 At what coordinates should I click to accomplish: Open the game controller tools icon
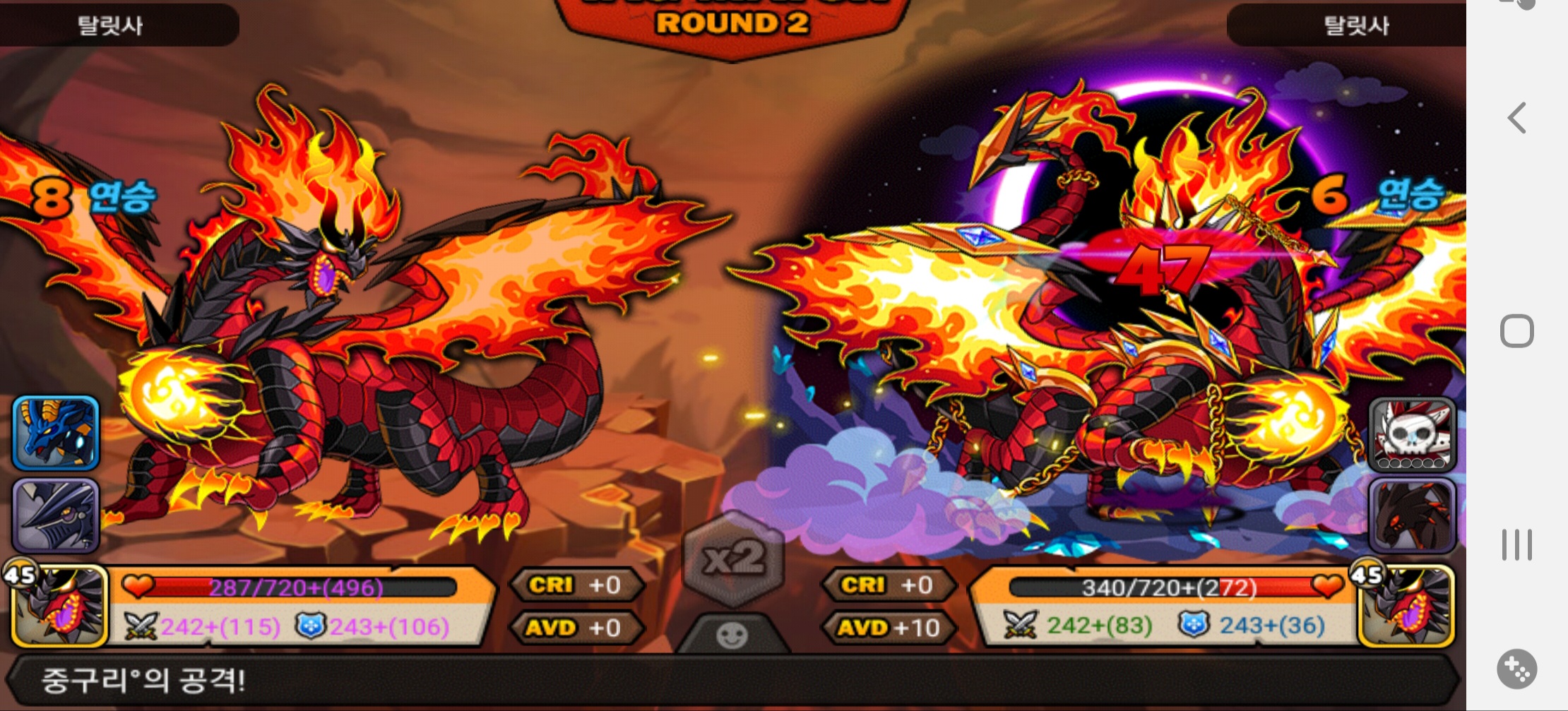click(1516, 668)
